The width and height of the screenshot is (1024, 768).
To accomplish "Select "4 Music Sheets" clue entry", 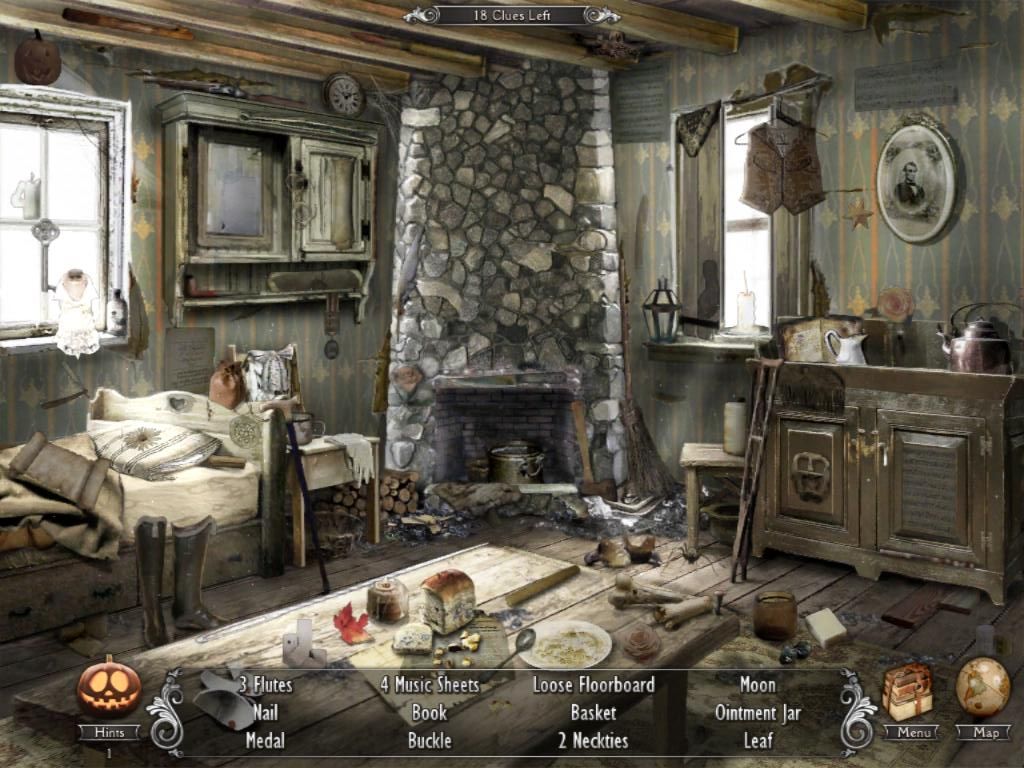I will click(x=430, y=685).
